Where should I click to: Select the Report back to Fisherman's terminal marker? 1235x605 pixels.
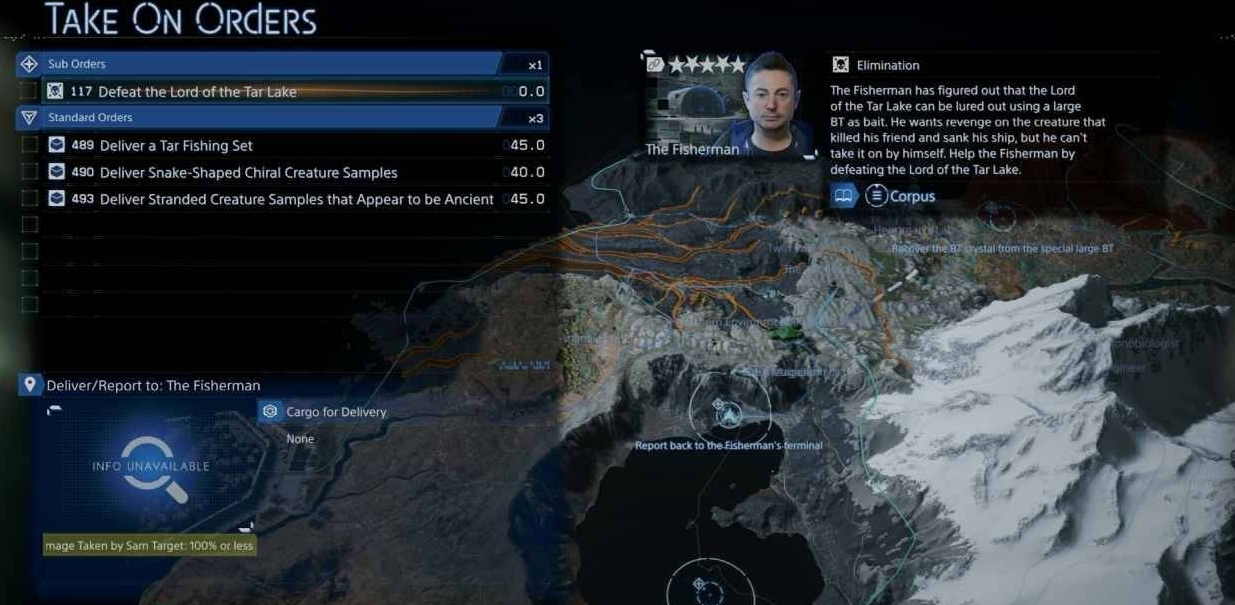tap(729, 414)
